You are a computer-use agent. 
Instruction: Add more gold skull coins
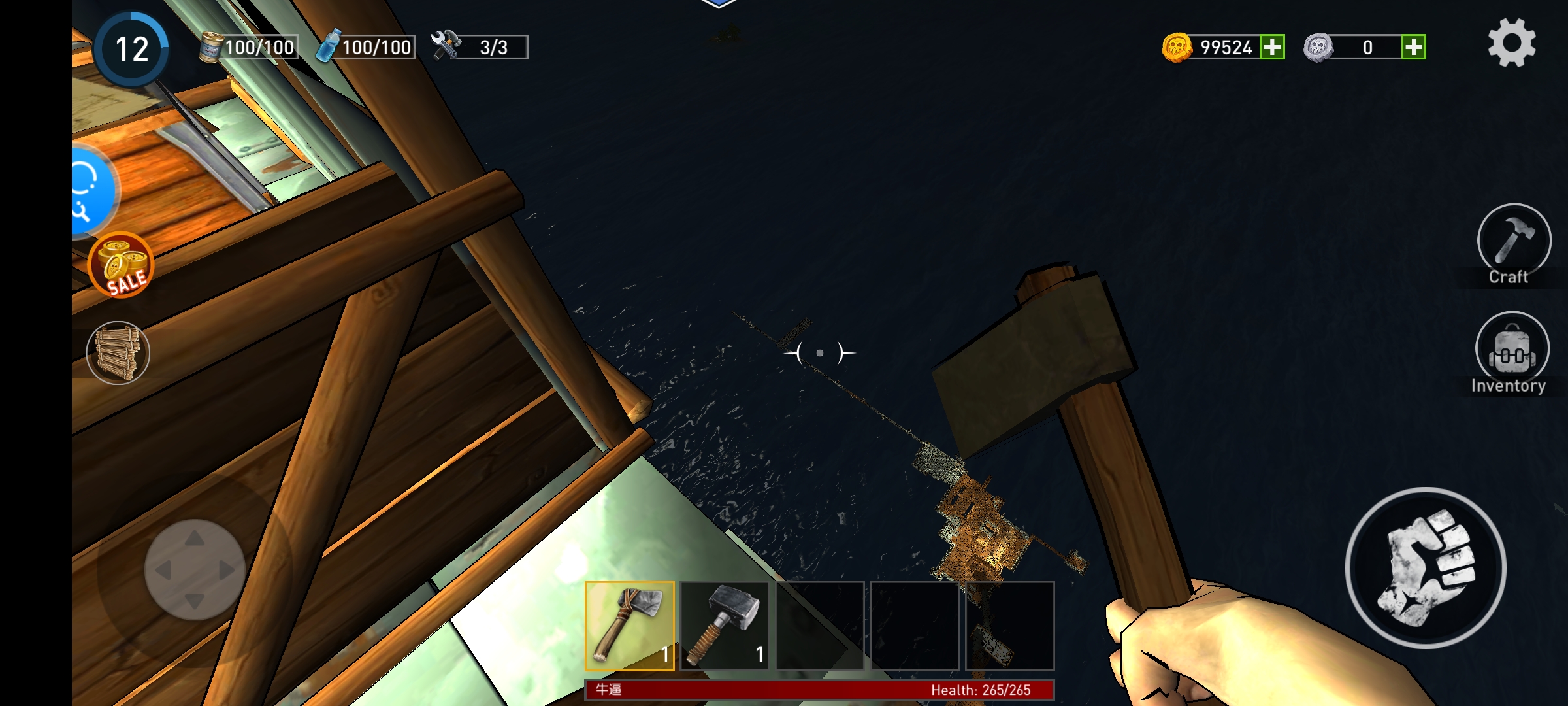coord(1271,47)
